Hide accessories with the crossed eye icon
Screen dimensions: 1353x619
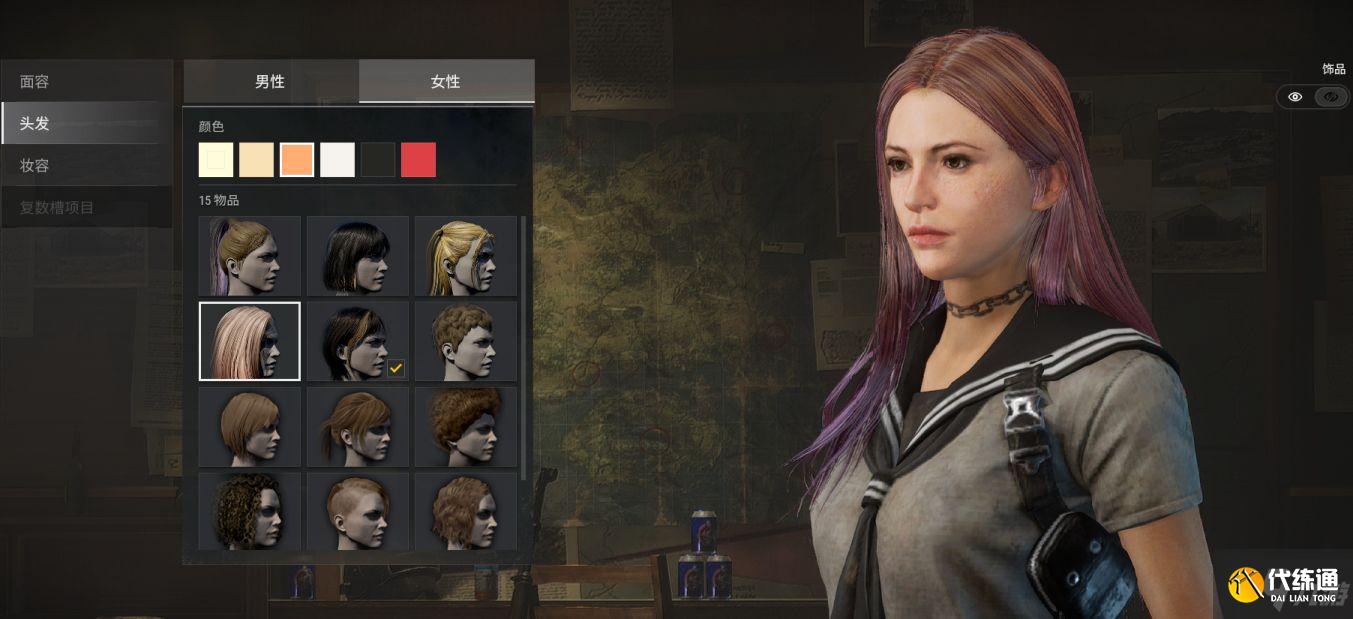[x=1330, y=97]
